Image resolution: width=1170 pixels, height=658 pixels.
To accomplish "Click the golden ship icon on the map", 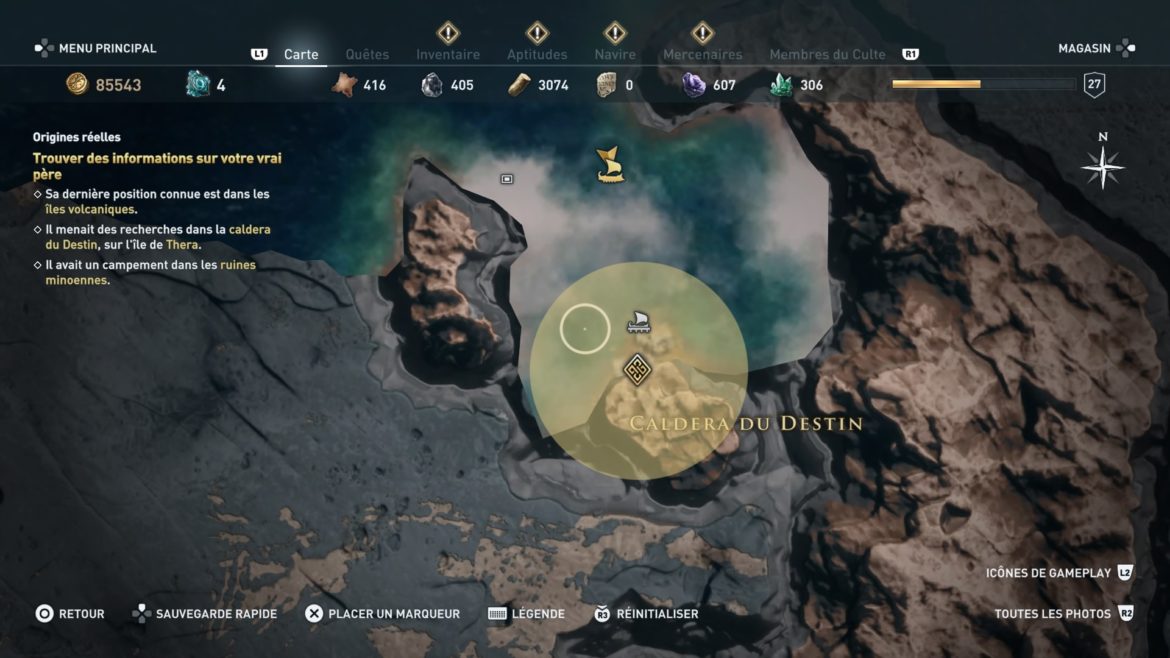I will (x=610, y=165).
